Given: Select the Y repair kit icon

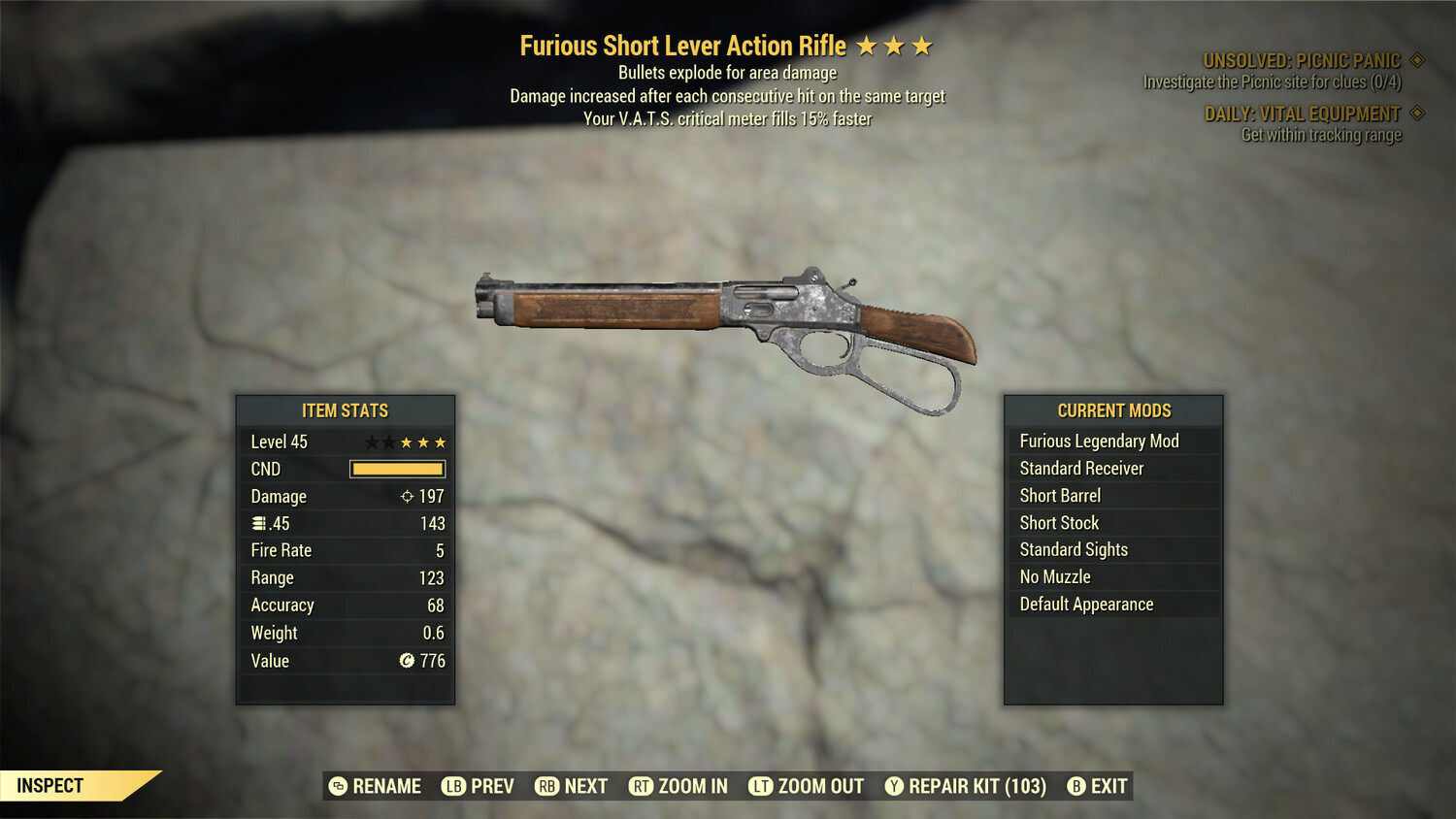Looking at the screenshot, I should pos(894,786).
